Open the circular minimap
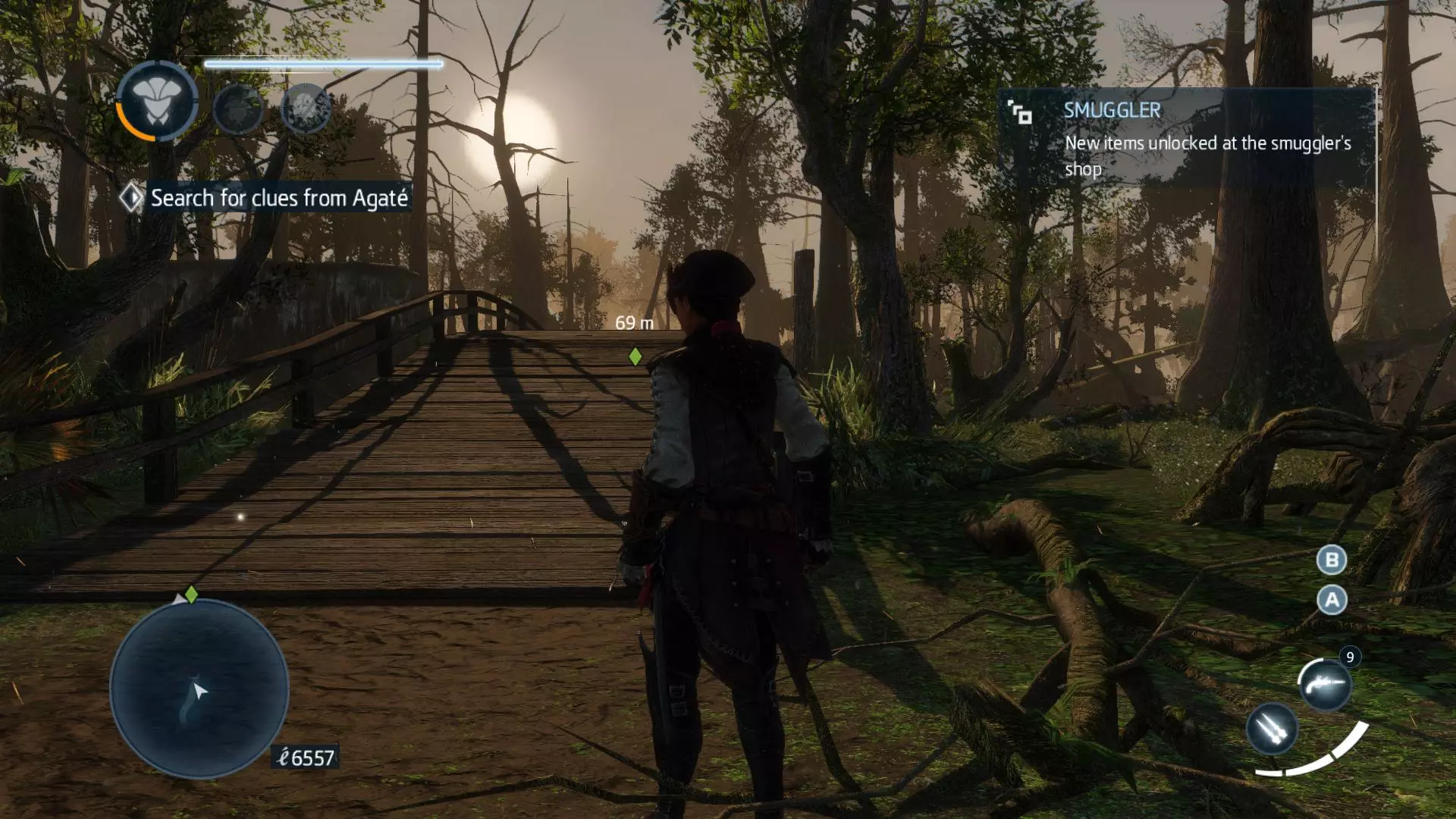Screen dimensions: 1456x819 [x=199, y=689]
